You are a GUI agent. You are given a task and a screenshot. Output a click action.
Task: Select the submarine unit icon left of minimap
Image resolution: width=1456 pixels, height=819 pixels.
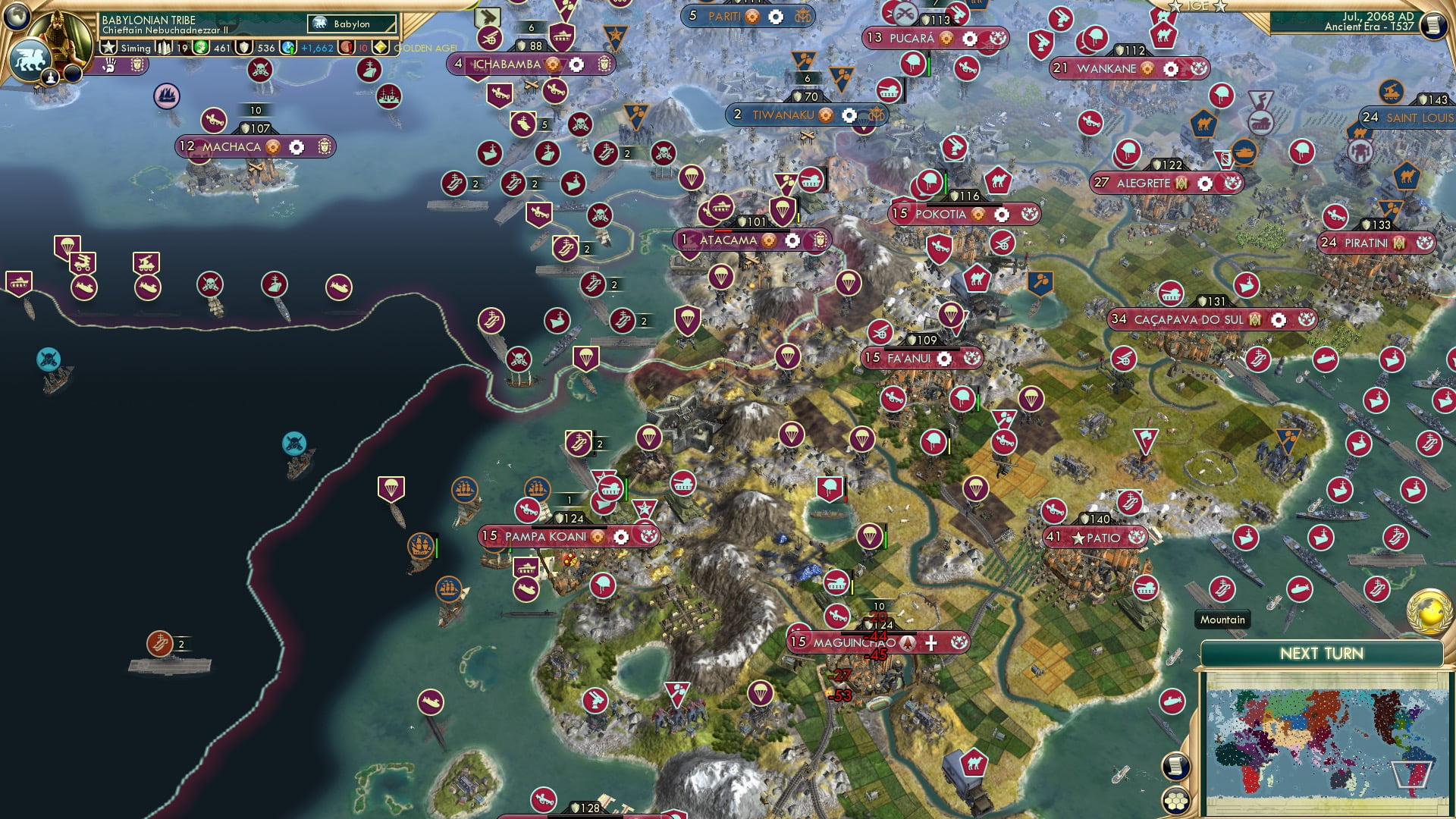[1173, 700]
